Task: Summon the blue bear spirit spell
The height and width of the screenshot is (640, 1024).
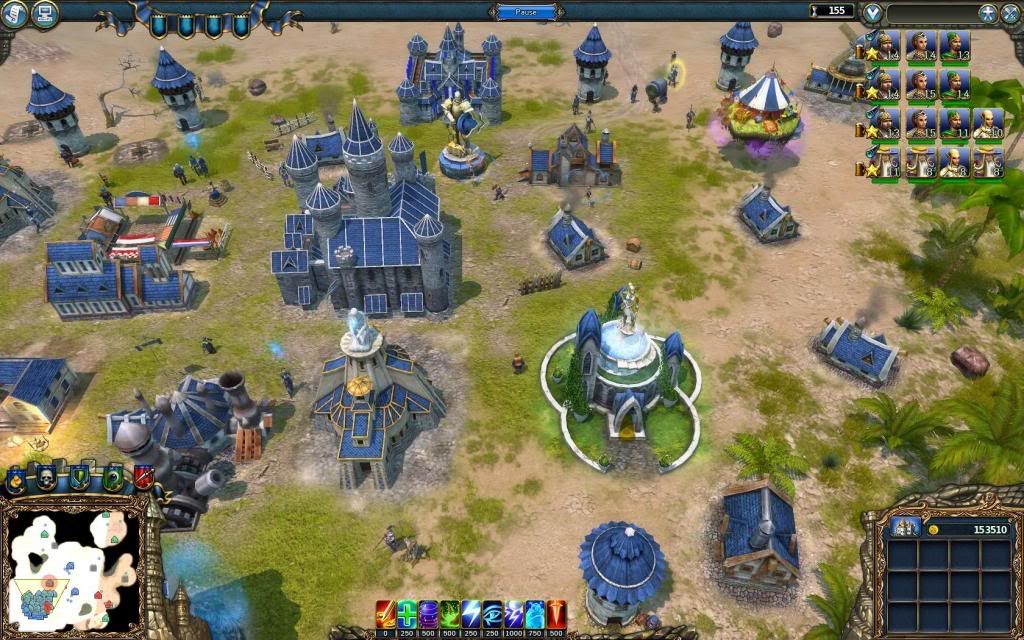Action: [x=535, y=613]
